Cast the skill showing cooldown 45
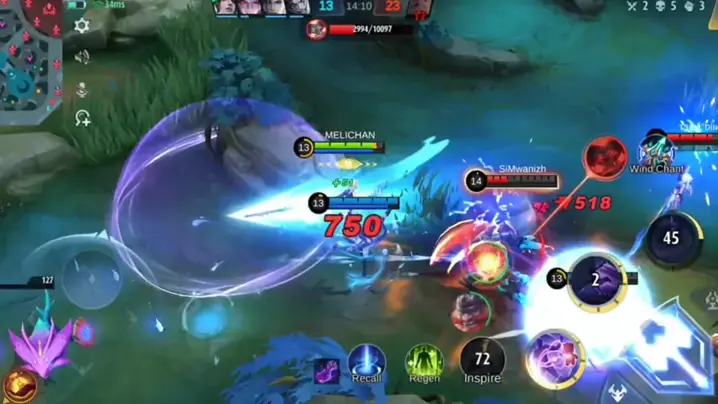 pyautogui.click(x=670, y=238)
